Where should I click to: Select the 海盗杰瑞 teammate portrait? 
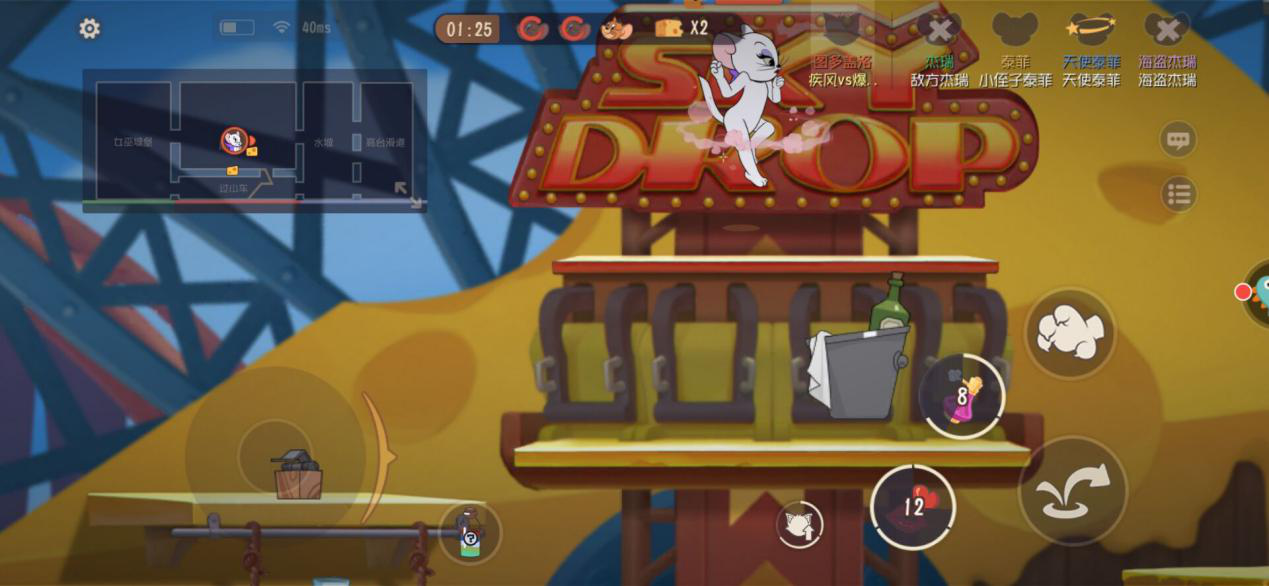[1166, 30]
